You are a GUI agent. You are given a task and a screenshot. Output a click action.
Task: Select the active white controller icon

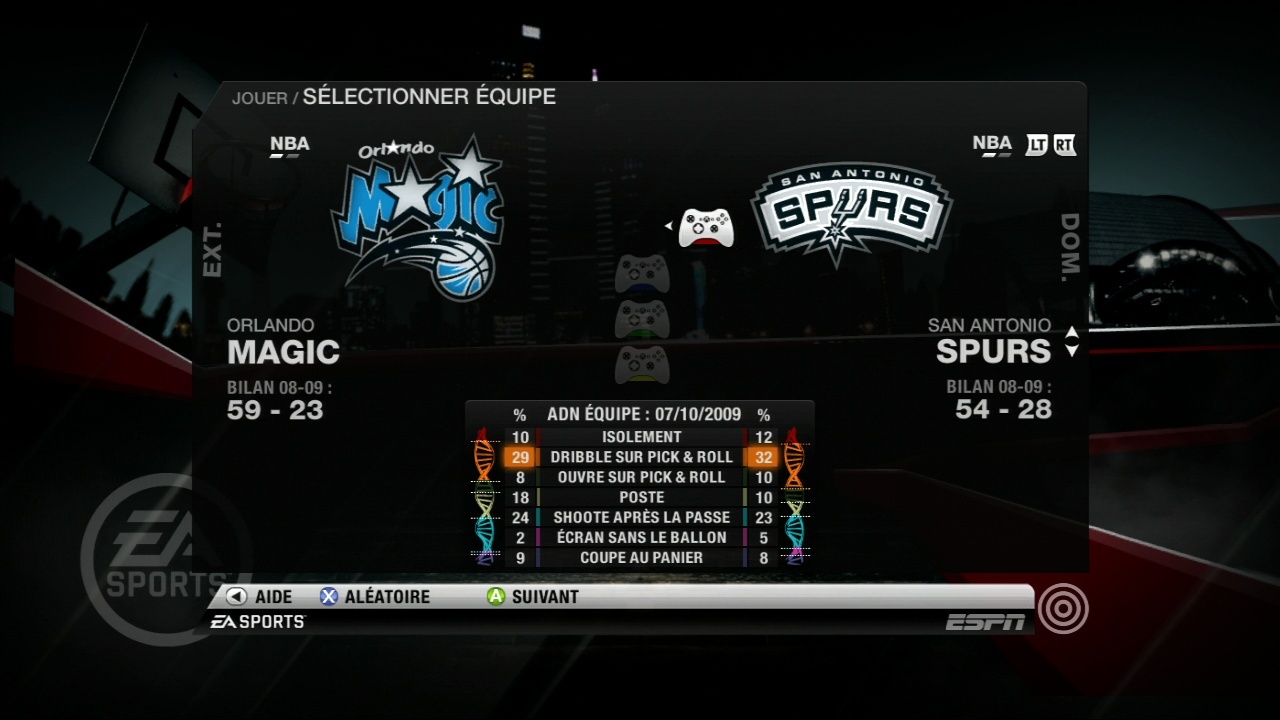[x=706, y=227]
